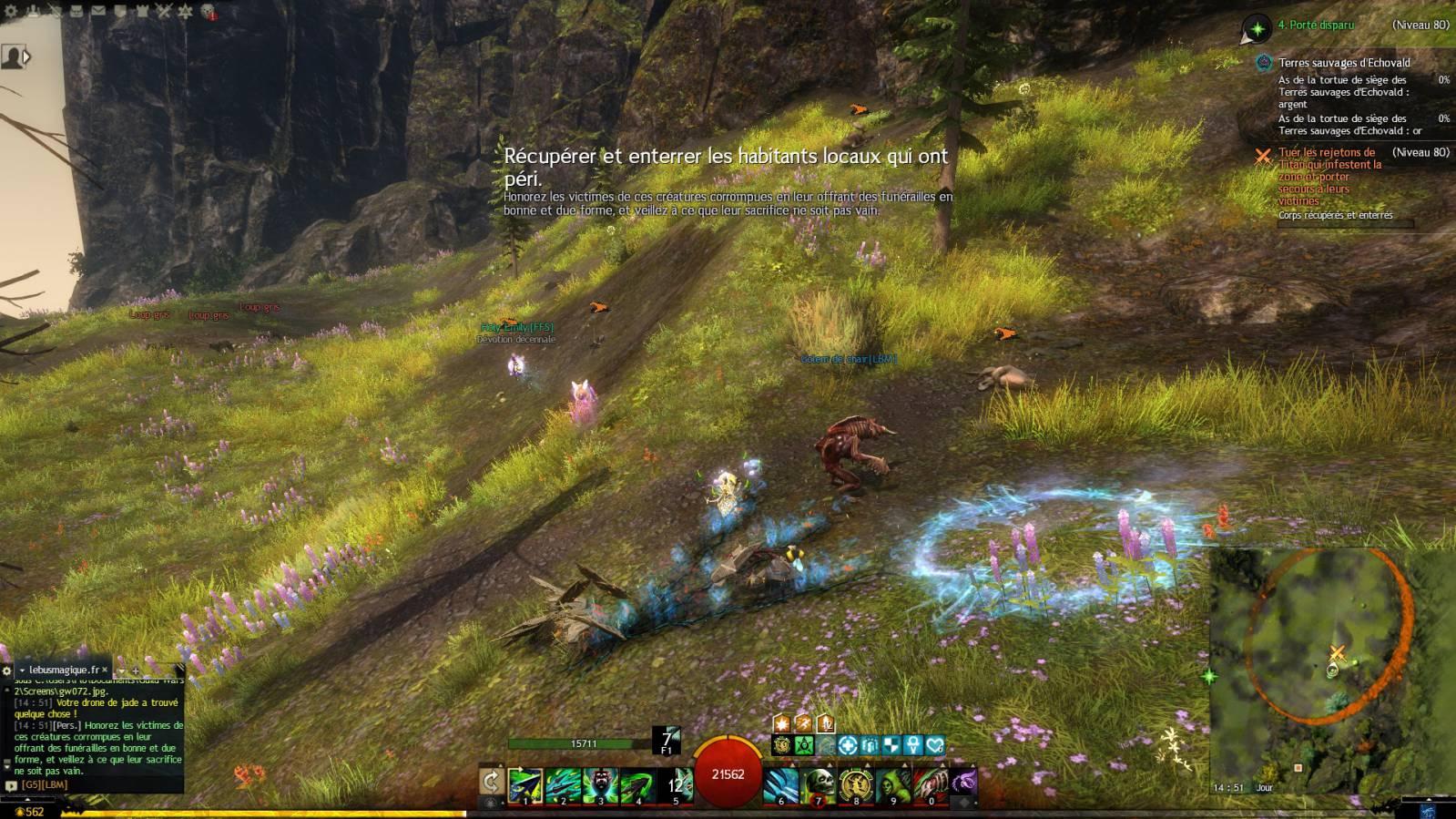
Task: Open the mail envelope icon
Action: click(x=98, y=11)
